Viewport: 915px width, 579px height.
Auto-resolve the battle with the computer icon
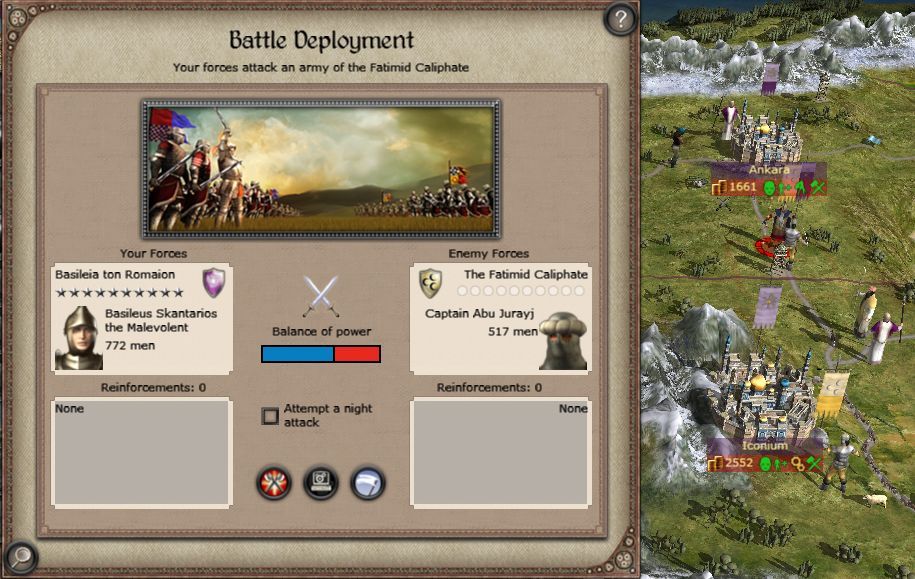pyautogui.click(x=321, y=484)
